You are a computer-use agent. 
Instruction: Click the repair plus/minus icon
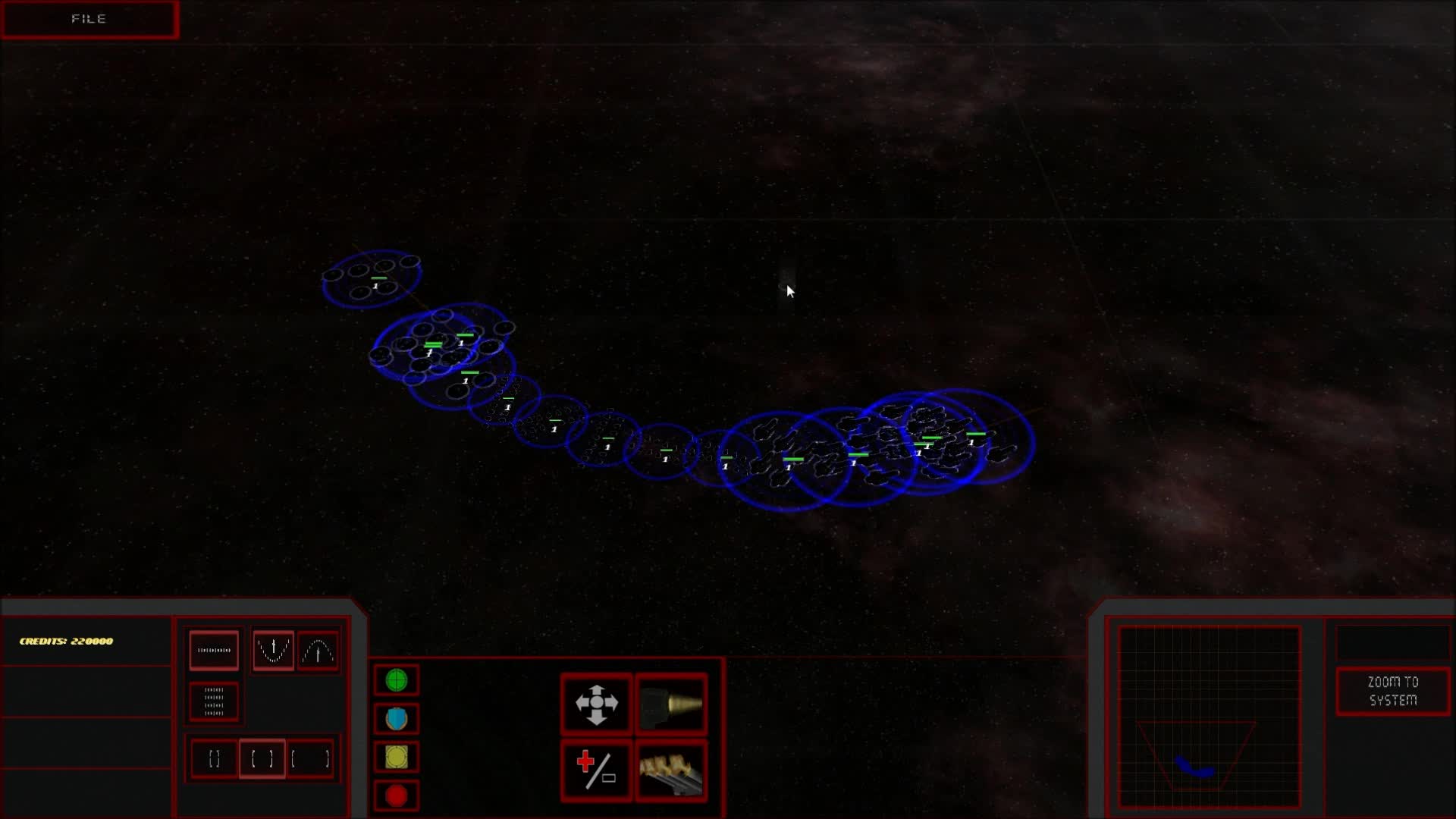(597, 771)
